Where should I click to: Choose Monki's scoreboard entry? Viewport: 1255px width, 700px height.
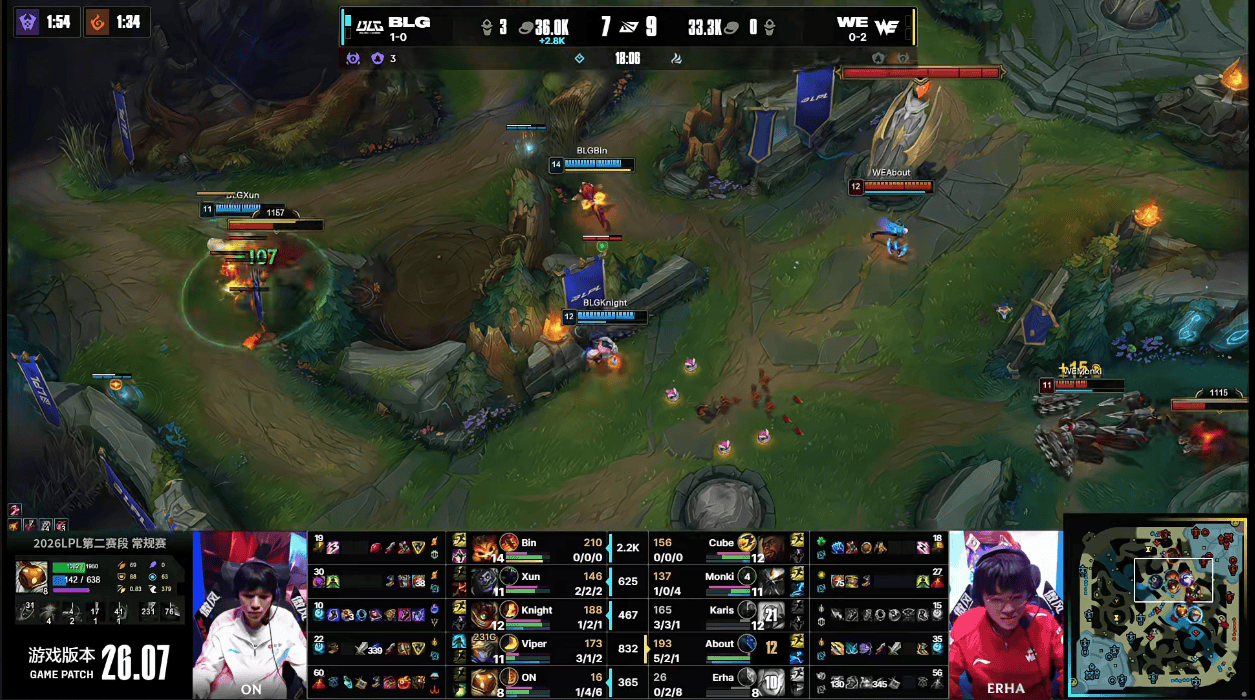(x=720, y=580)
